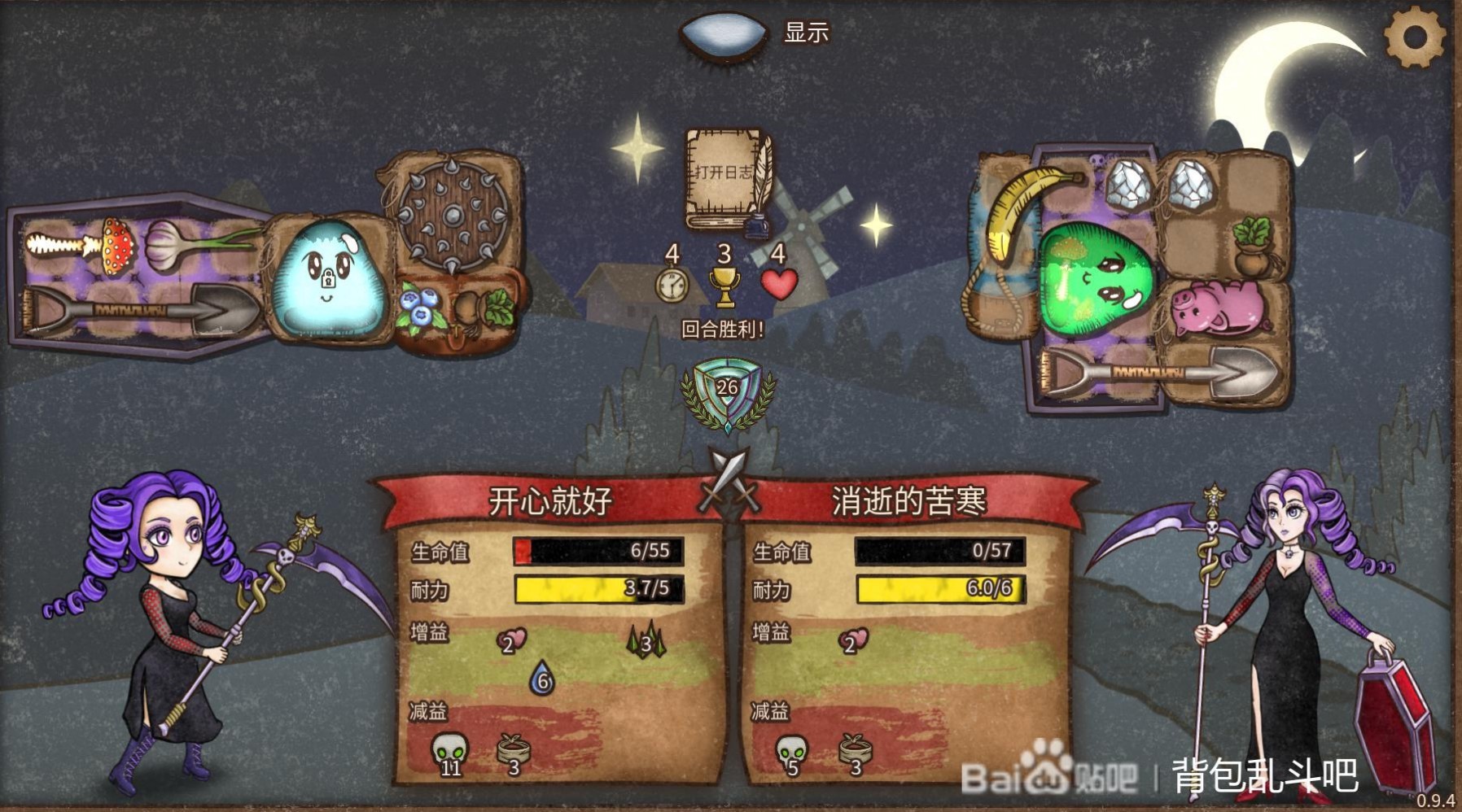This screenshot has height=812, width=1462.
Task: Toggle the 显示 eye visibility control
Action: [x=721, y=34]
